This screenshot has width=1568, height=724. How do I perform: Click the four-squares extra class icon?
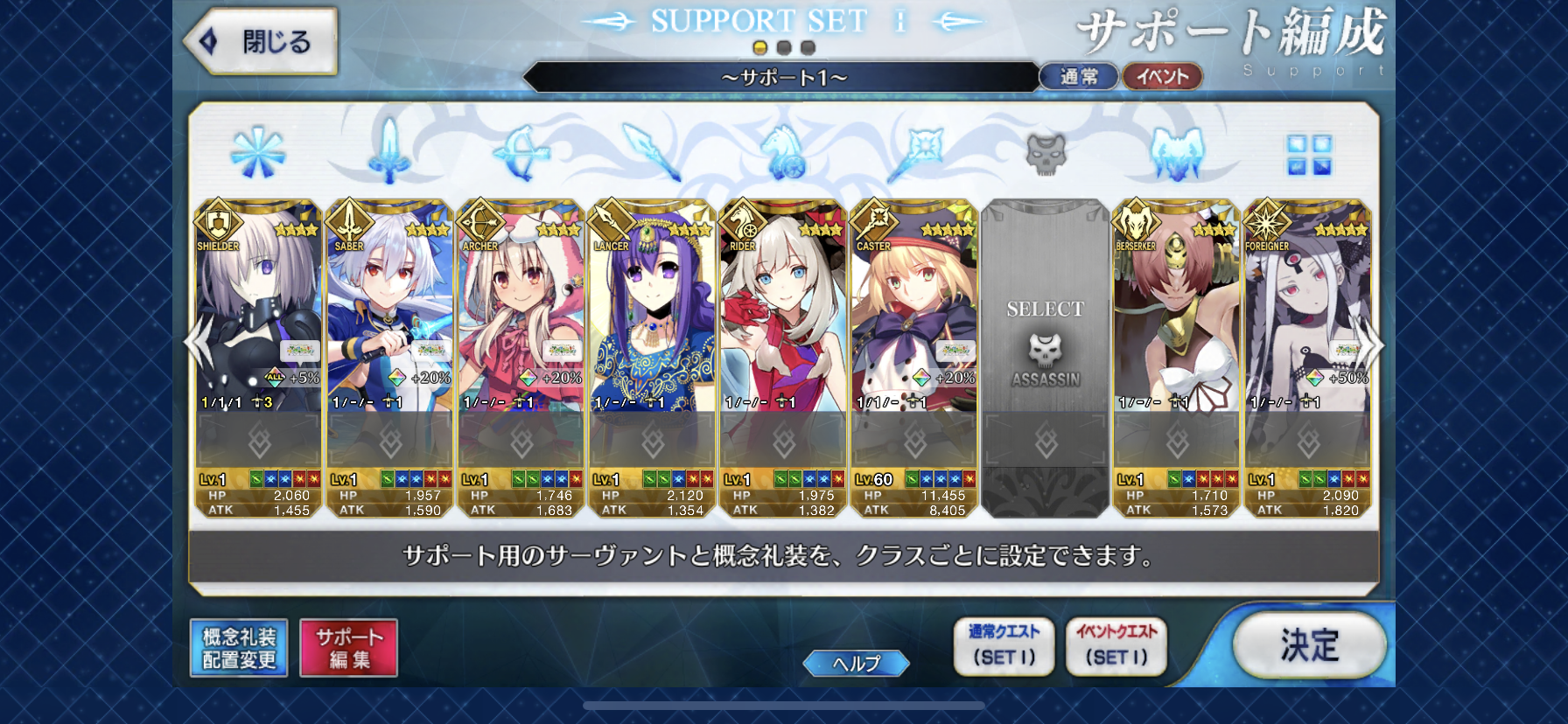pos(1309,155)
